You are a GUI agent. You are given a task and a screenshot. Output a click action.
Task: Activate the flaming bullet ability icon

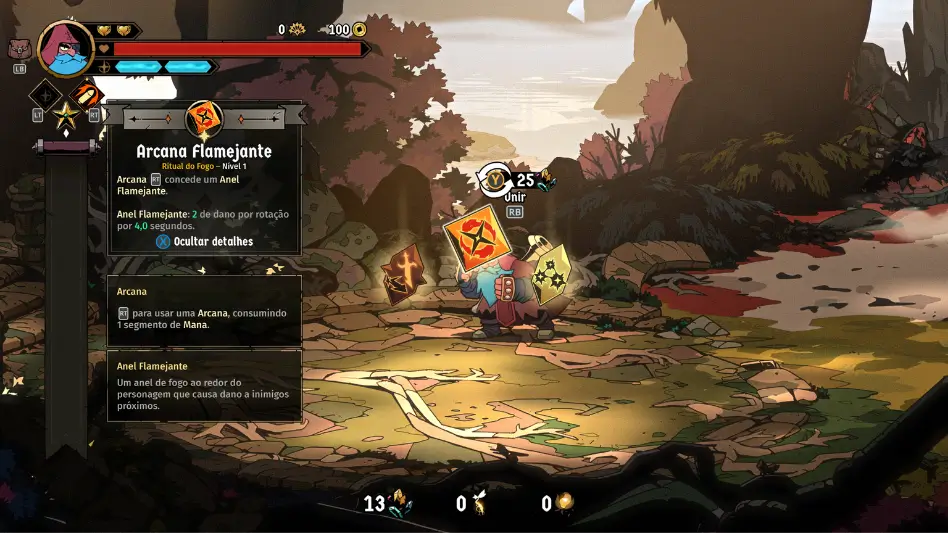(87, 97)
